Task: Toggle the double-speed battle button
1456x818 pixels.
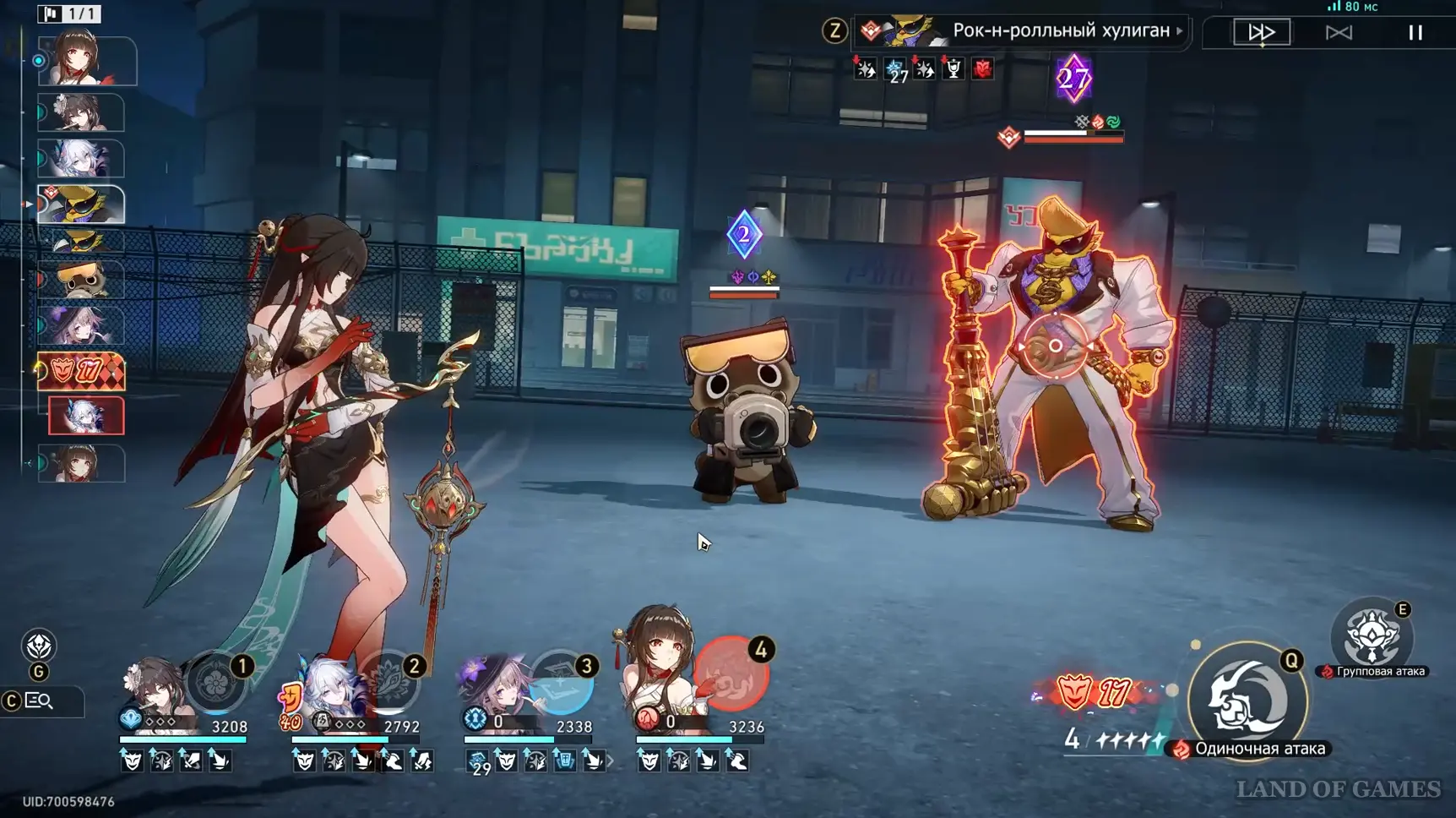Action: (x=1262, y=32)
